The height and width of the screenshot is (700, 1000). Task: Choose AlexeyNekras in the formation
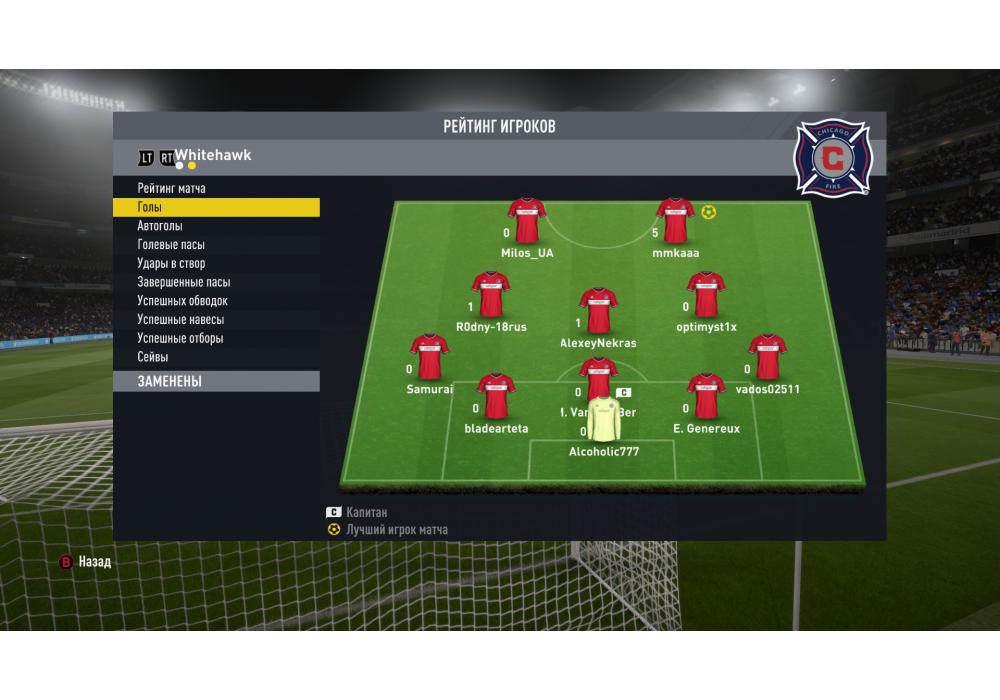(x=598, y=311)
